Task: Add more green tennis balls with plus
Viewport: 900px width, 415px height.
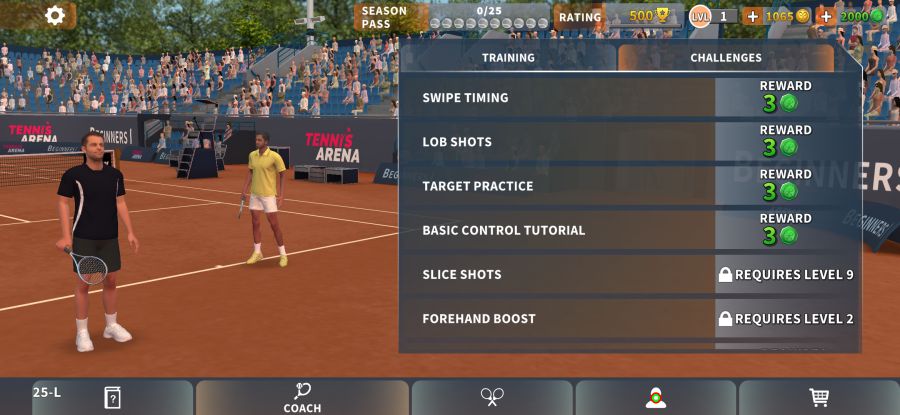Action: click(x=826, y=16)
